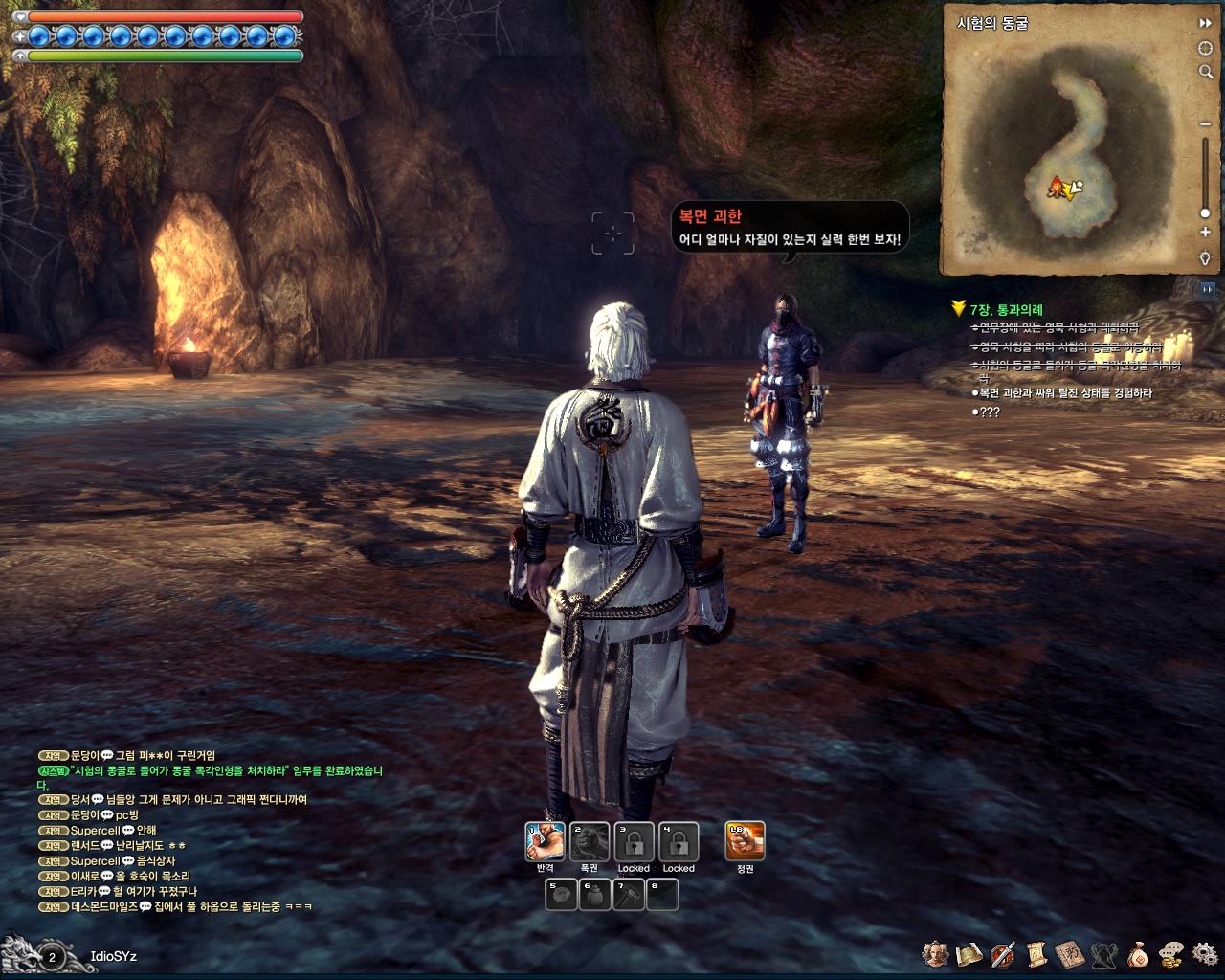The height and width of the screenshot is (980, 1225).
Task: Open the inventory bag icon
Action: [1138, 954]
